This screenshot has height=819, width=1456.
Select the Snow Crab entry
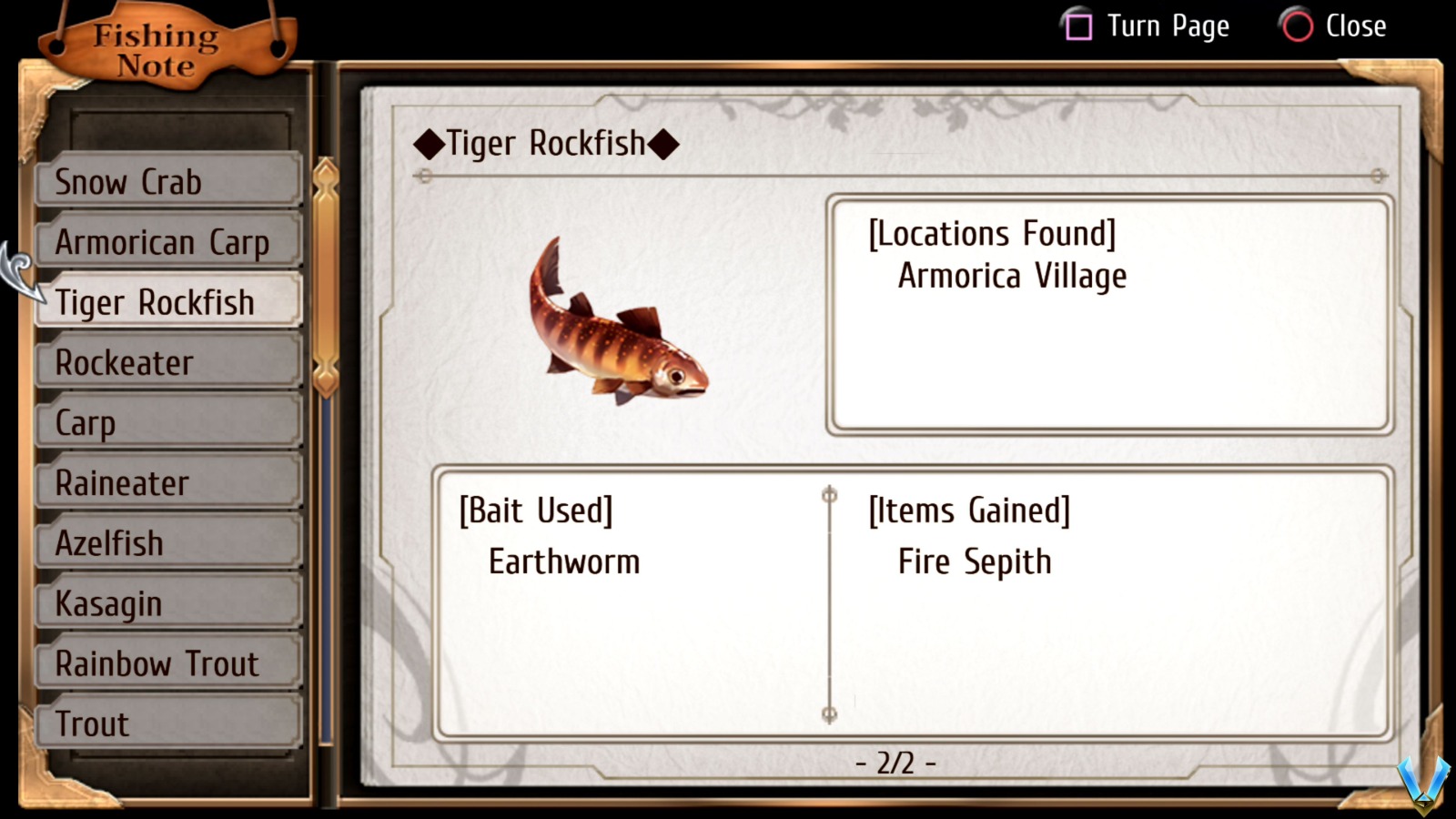tap(168, 182)
